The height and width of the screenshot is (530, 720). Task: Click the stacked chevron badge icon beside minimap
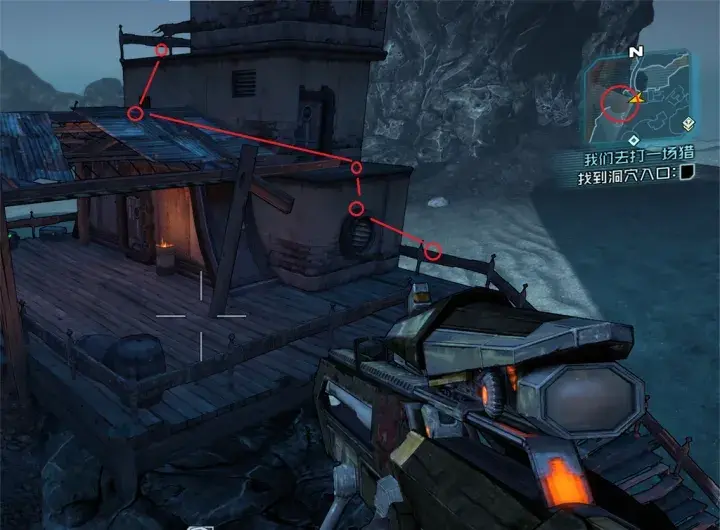688,125
